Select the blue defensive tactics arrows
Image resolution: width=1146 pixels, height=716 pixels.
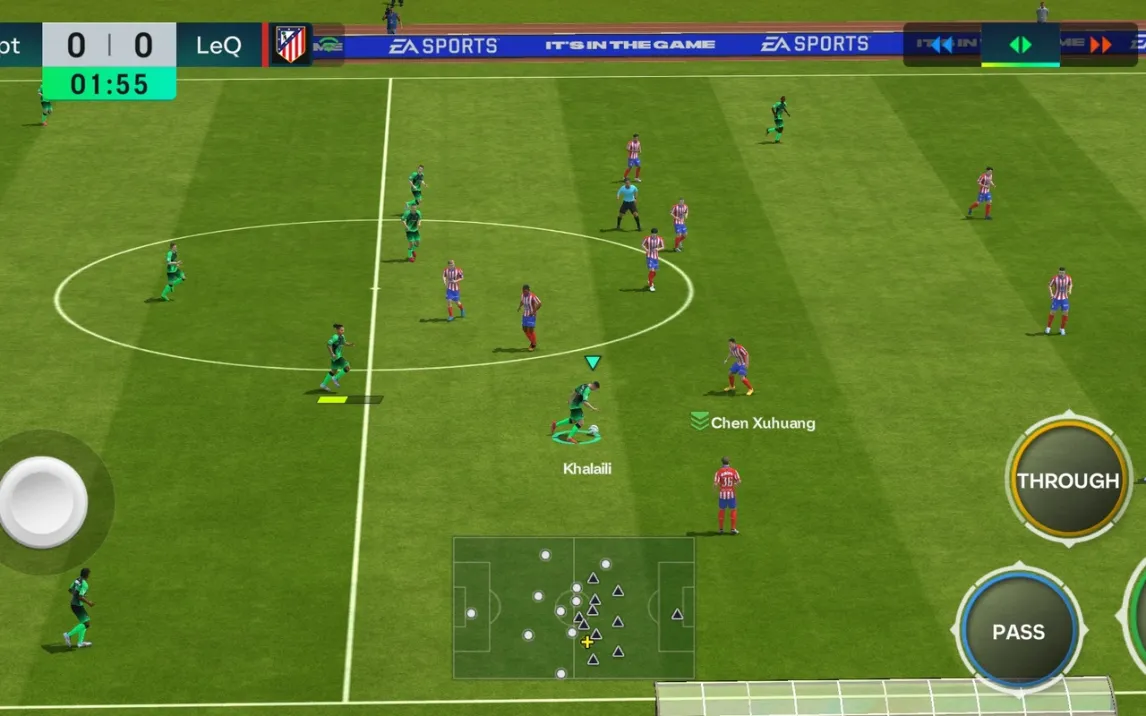pos(941,45)
